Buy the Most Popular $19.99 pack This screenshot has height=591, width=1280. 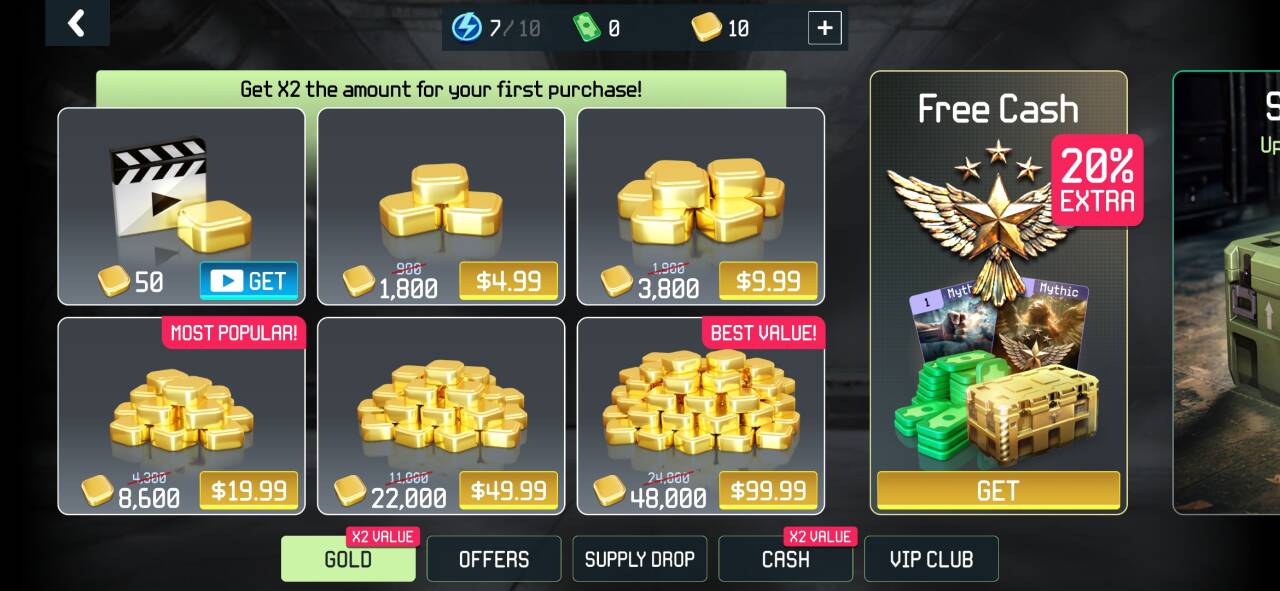(x=248, y=490)
